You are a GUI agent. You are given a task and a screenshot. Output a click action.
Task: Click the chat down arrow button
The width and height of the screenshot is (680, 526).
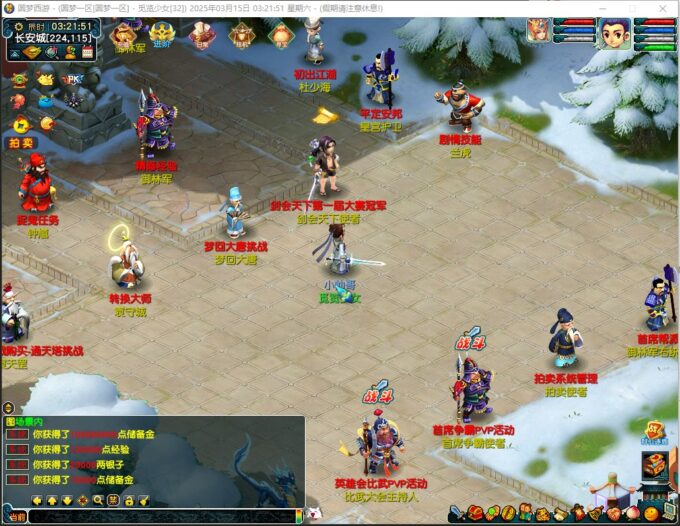[66, 500]
